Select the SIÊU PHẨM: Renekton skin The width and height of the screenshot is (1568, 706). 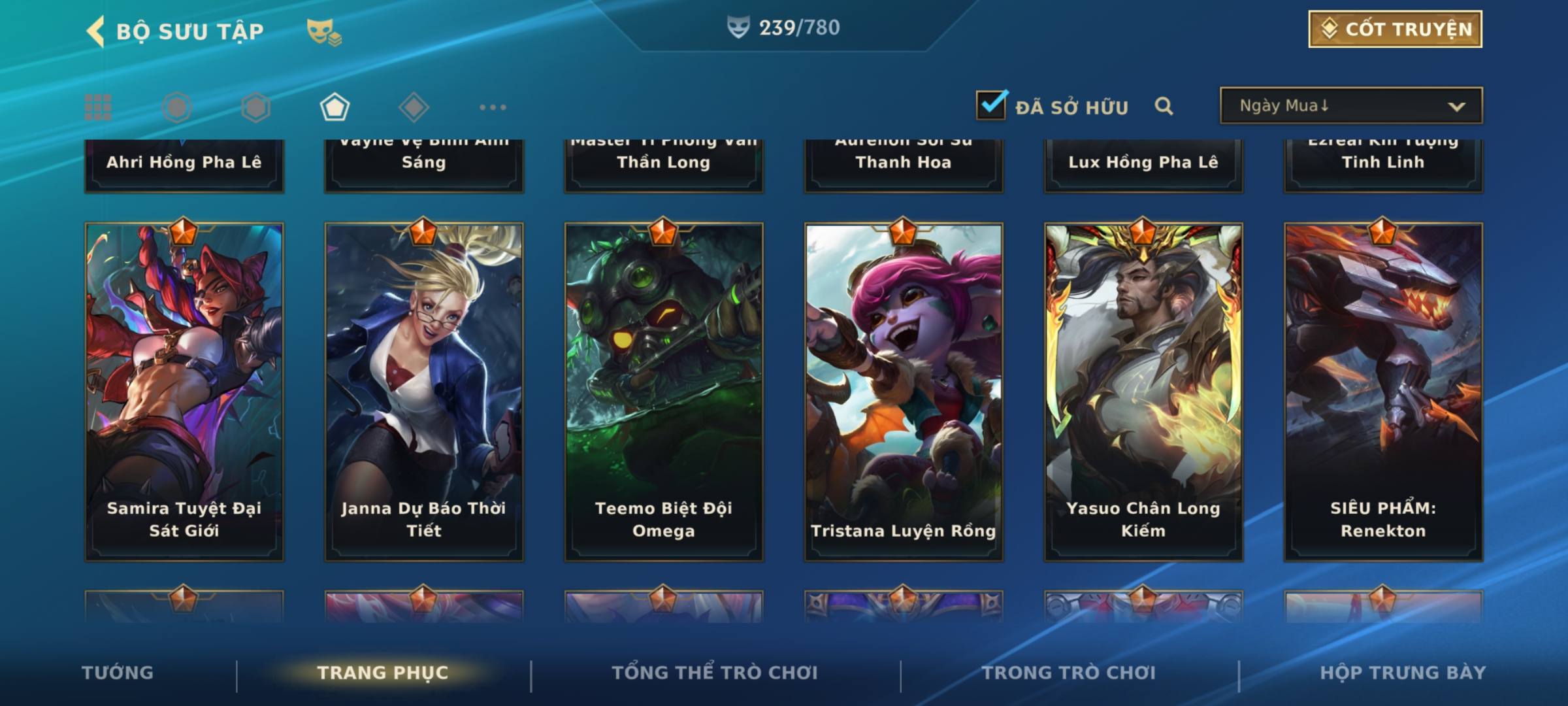point(1383,392)
